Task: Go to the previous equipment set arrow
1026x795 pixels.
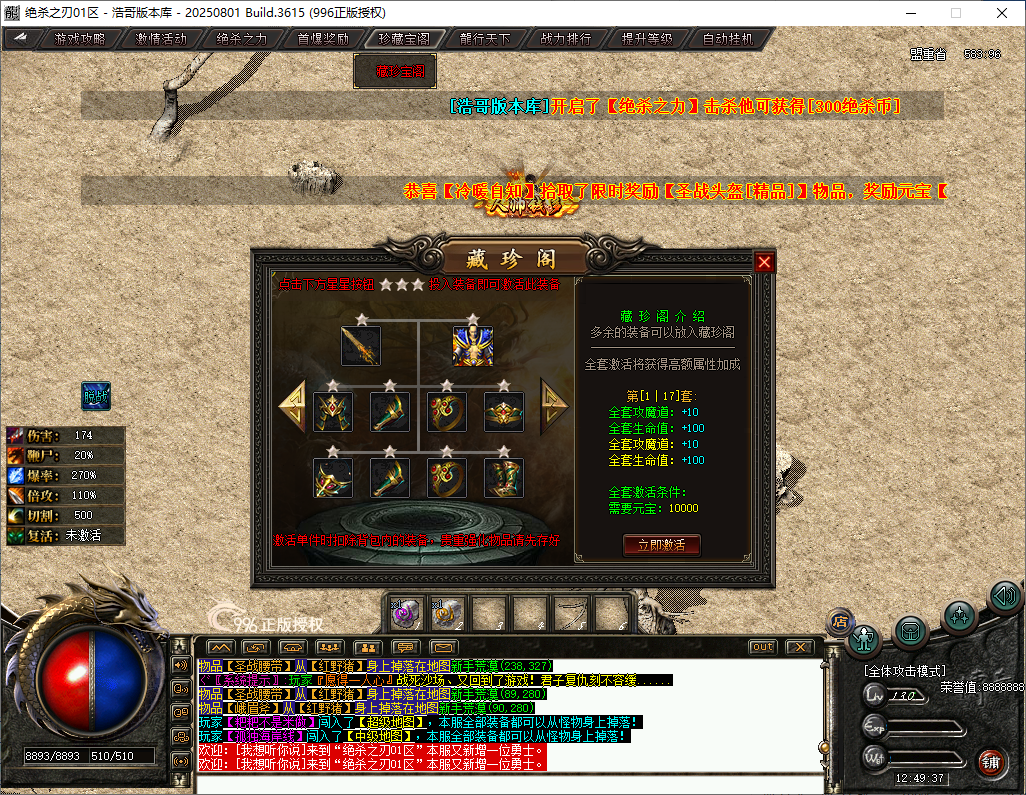Action: click(x=292, y=405)
